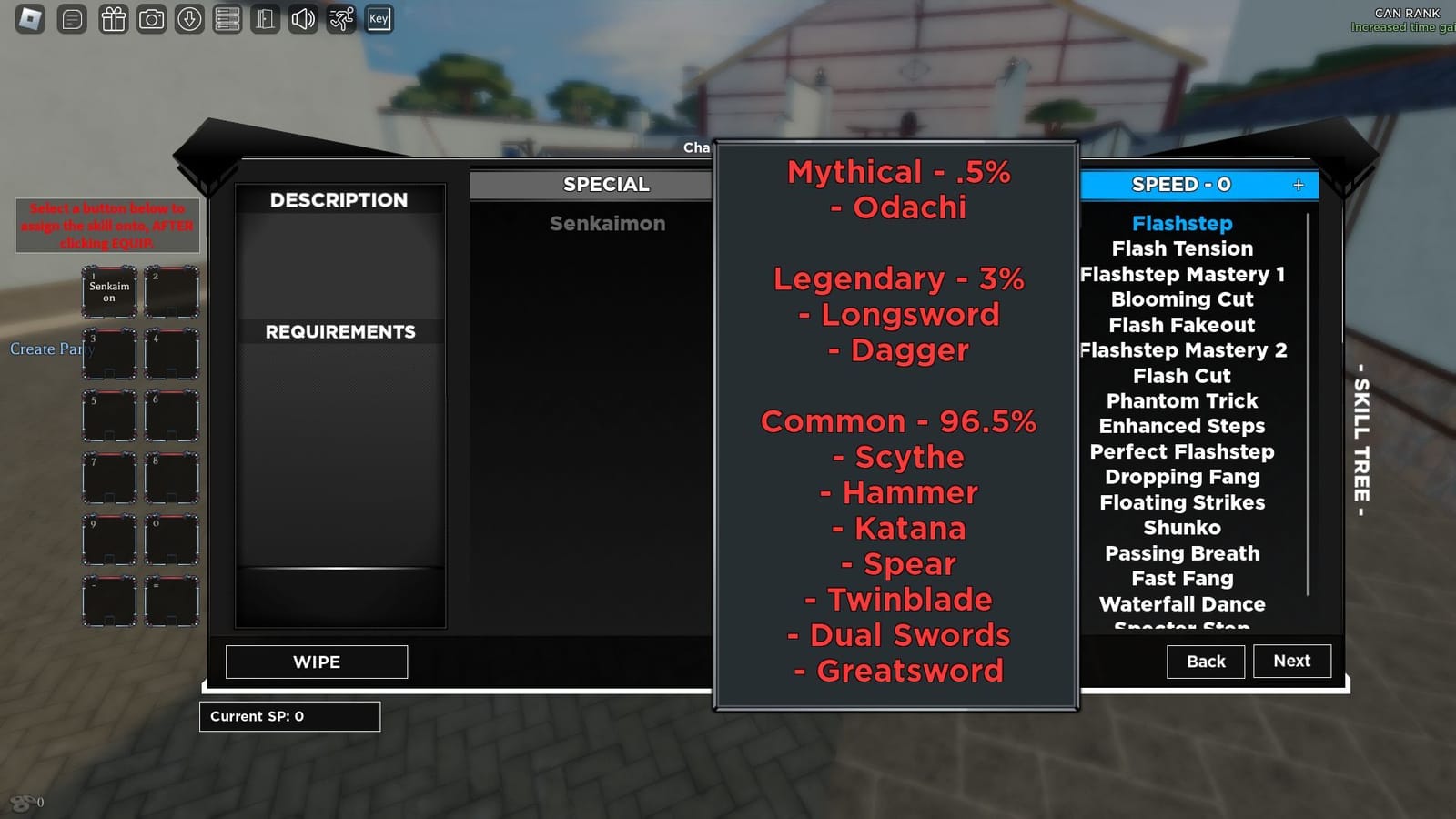Select the Flashstep skill entry
The width and height of the screenshot is (1456, 819).
tap(1181, 223)
